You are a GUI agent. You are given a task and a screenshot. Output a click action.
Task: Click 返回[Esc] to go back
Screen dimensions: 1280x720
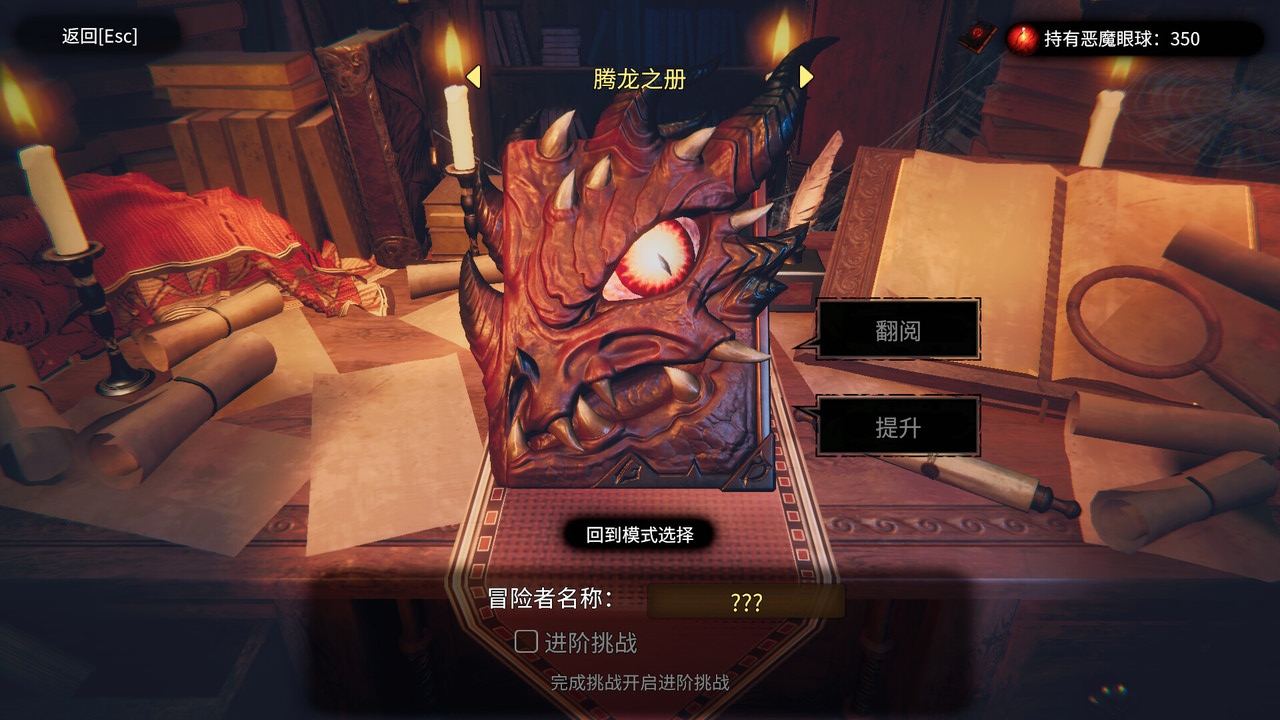pyautogui.click(x=97, y=36)
